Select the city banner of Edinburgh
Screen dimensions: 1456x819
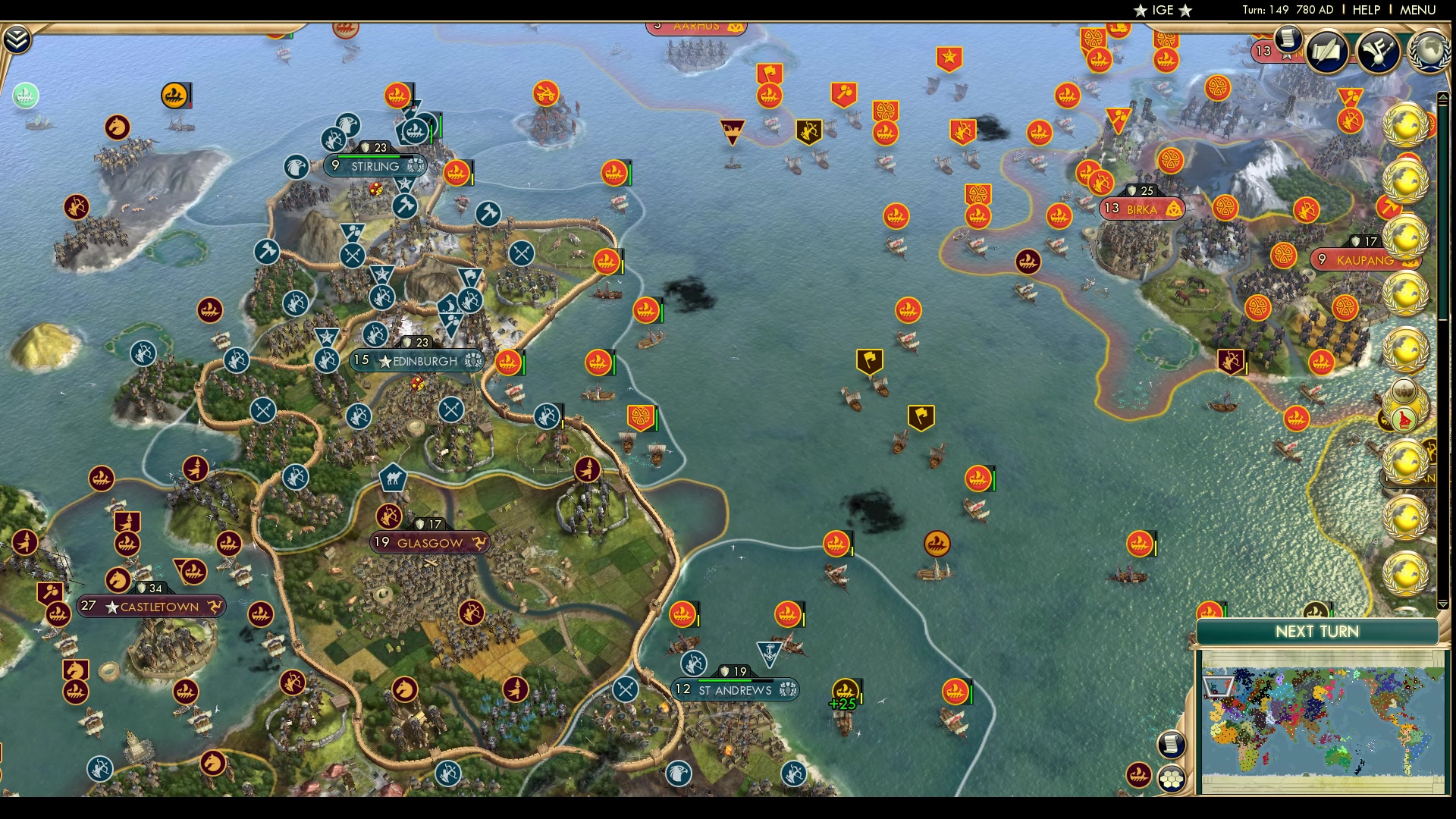click(x=419, y=362)
